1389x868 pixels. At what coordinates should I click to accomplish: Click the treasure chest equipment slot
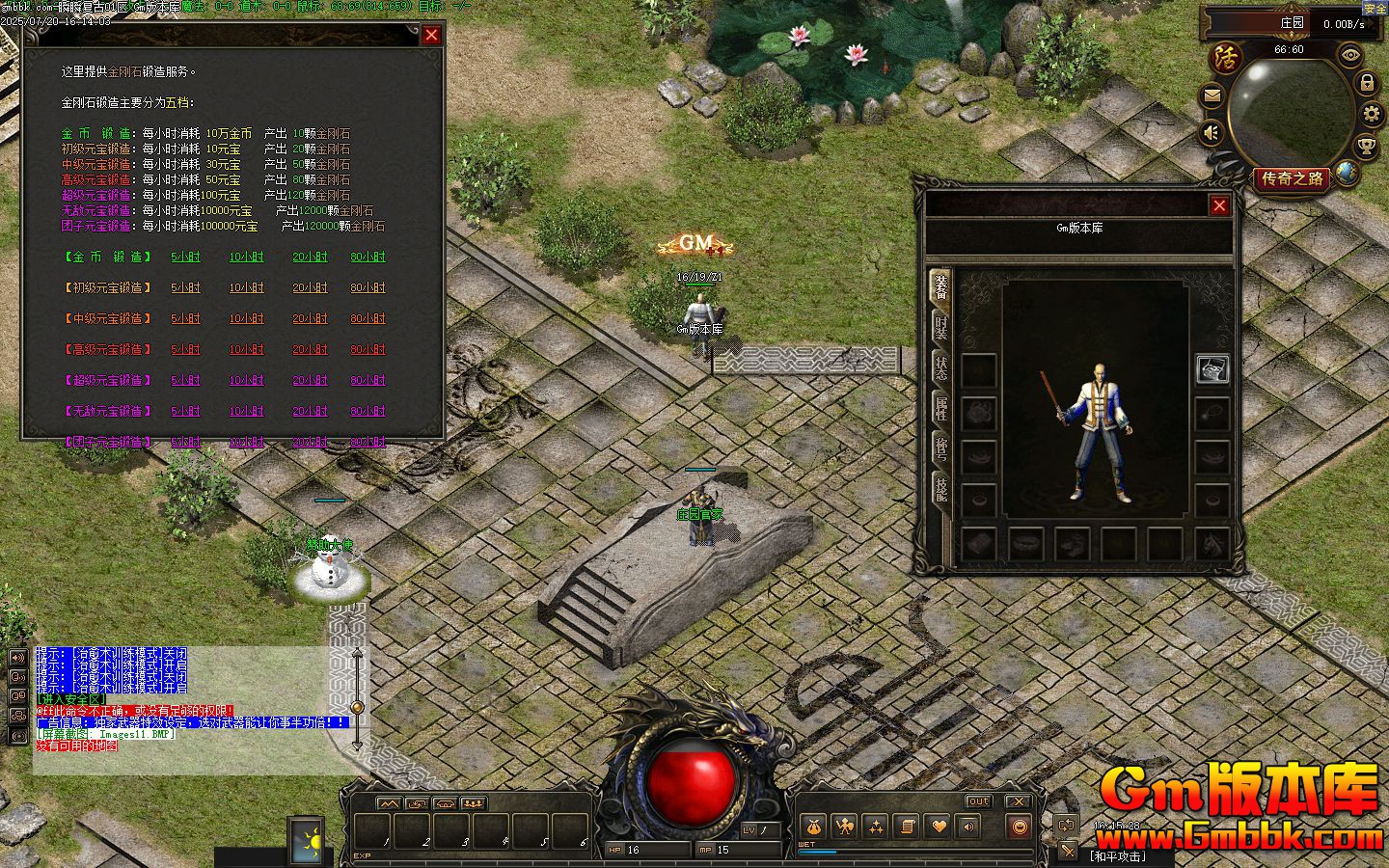pyautogui.click(x=1212, y=368)
